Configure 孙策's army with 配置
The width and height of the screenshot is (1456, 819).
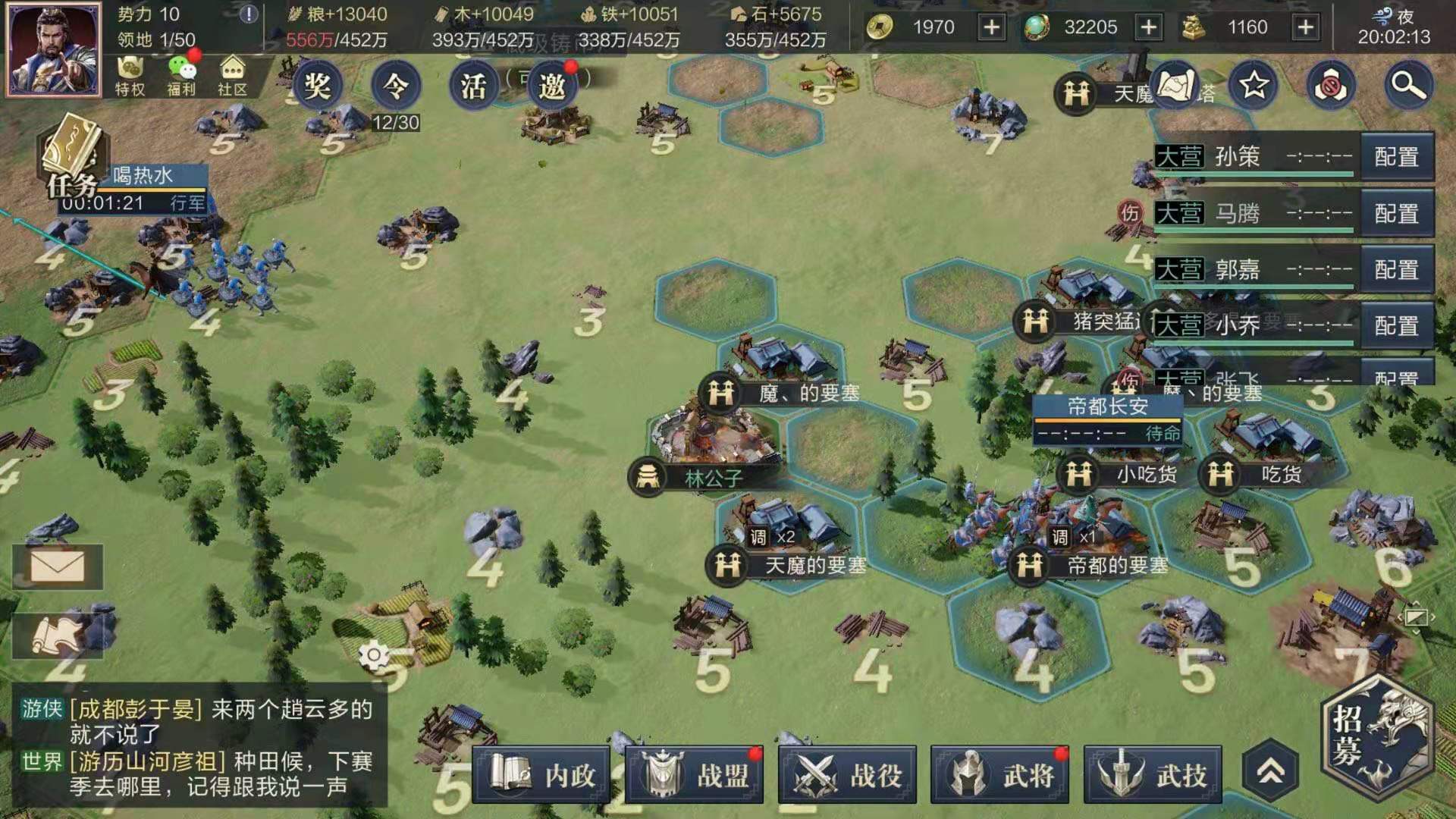point(1396,157)
